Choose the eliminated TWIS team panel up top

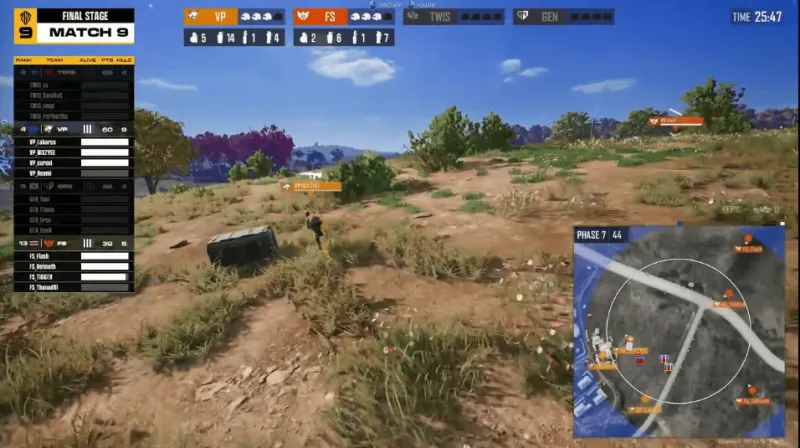click(x=454, y=16)
